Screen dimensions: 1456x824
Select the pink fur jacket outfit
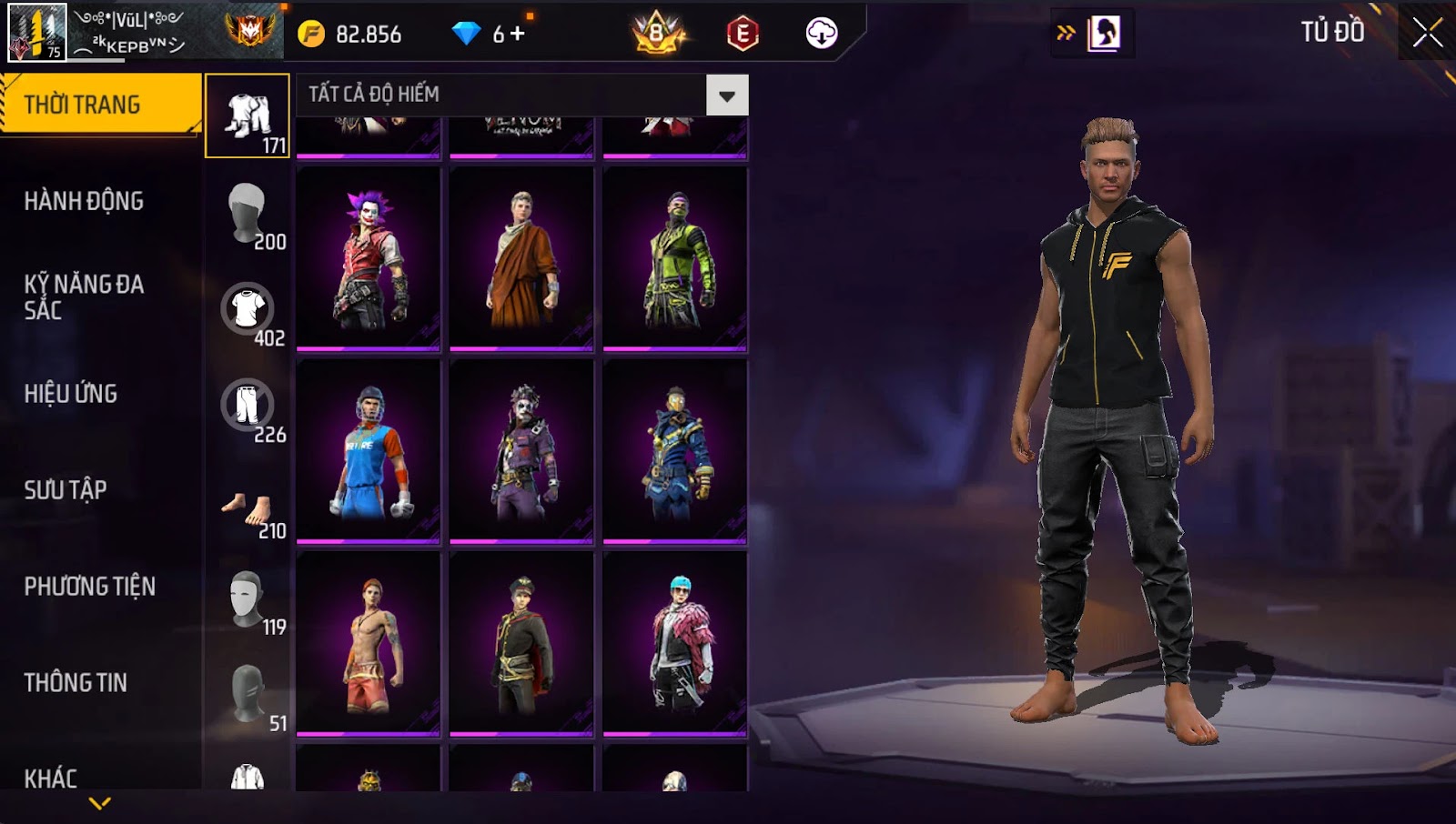click(674, 644)
